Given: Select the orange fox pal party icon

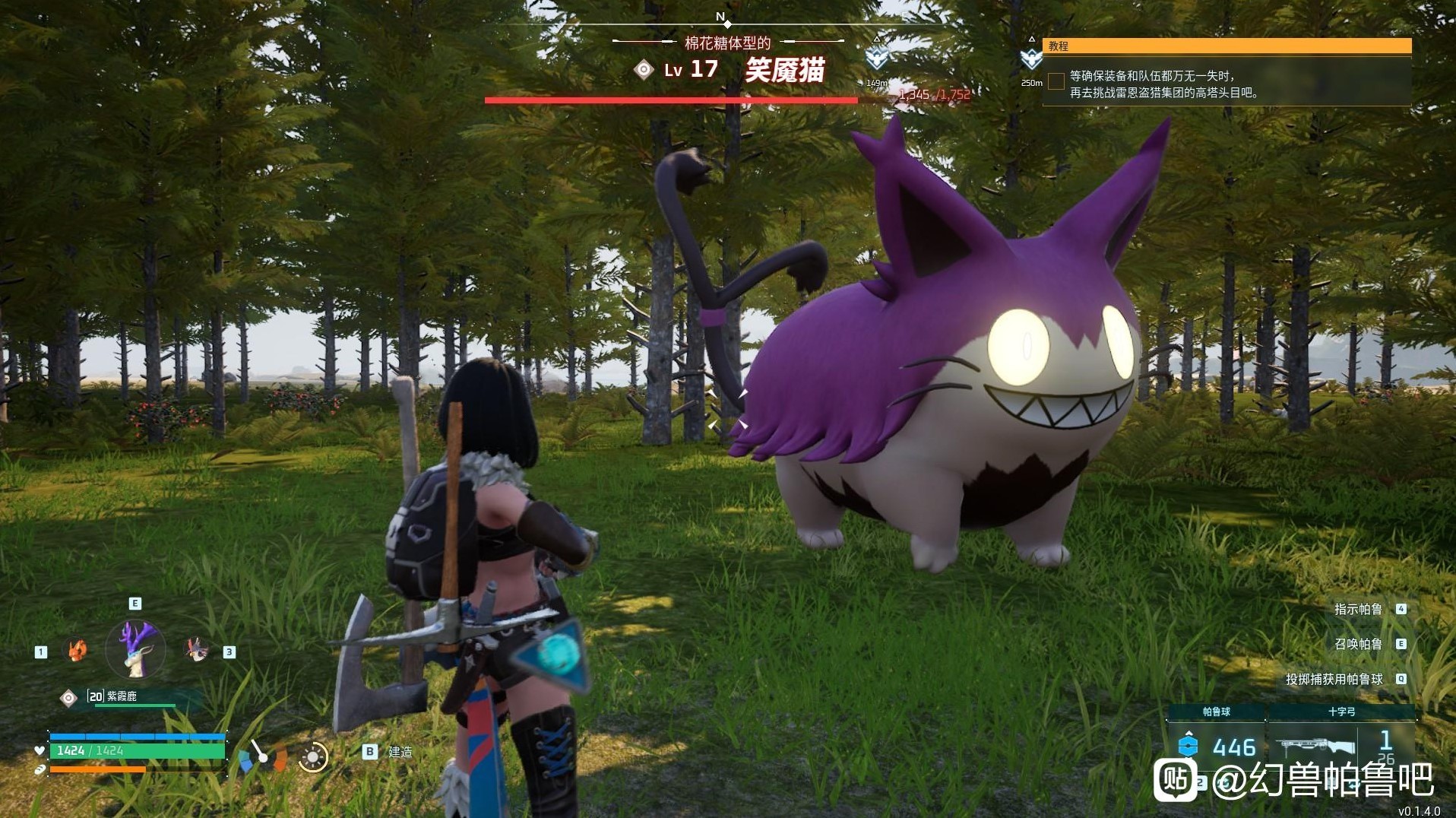Looking at the screenshot, I should (x=77, y=650).
